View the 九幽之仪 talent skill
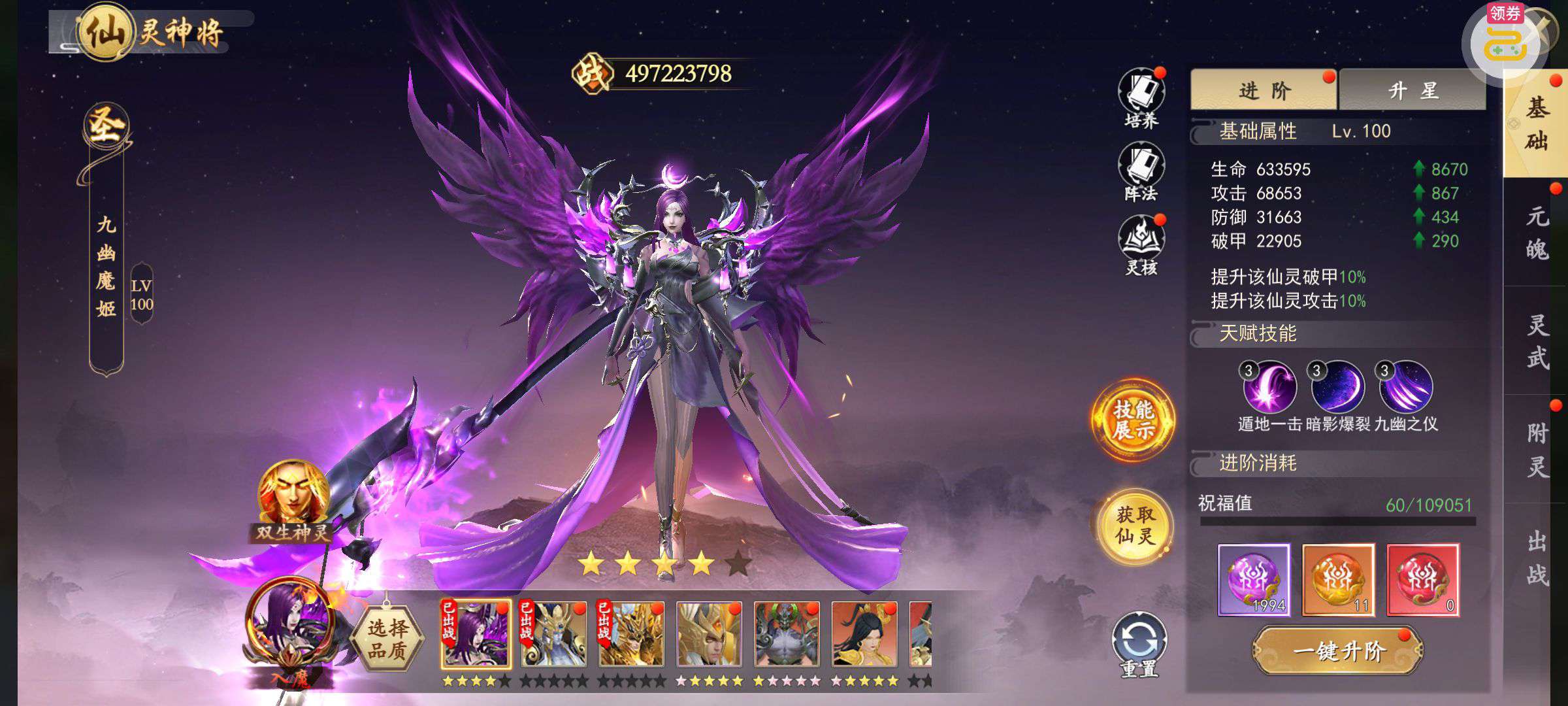Image resolution: width=1568 pixels, height=706 pixels. tap(1405, 387)
